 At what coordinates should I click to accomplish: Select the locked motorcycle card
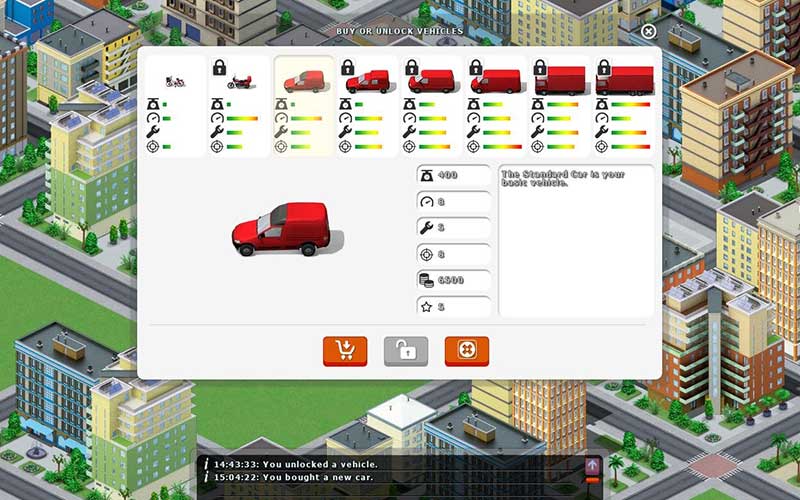pyautogui.click(x=239, y=106)
